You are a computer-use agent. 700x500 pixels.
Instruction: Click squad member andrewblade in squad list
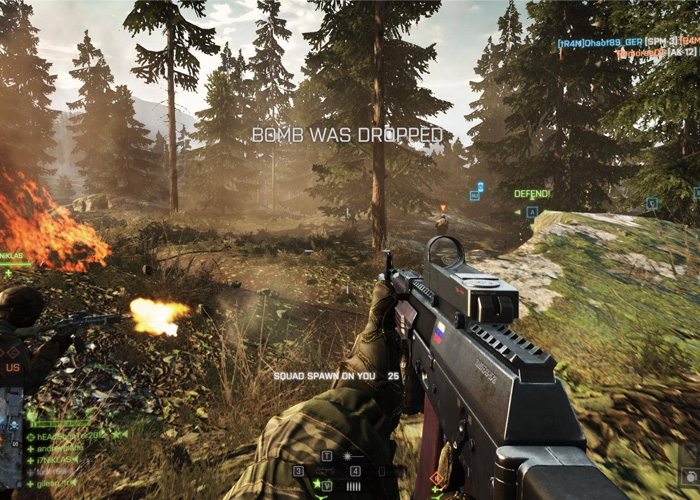pyautogui.click(x=58, y=448)
